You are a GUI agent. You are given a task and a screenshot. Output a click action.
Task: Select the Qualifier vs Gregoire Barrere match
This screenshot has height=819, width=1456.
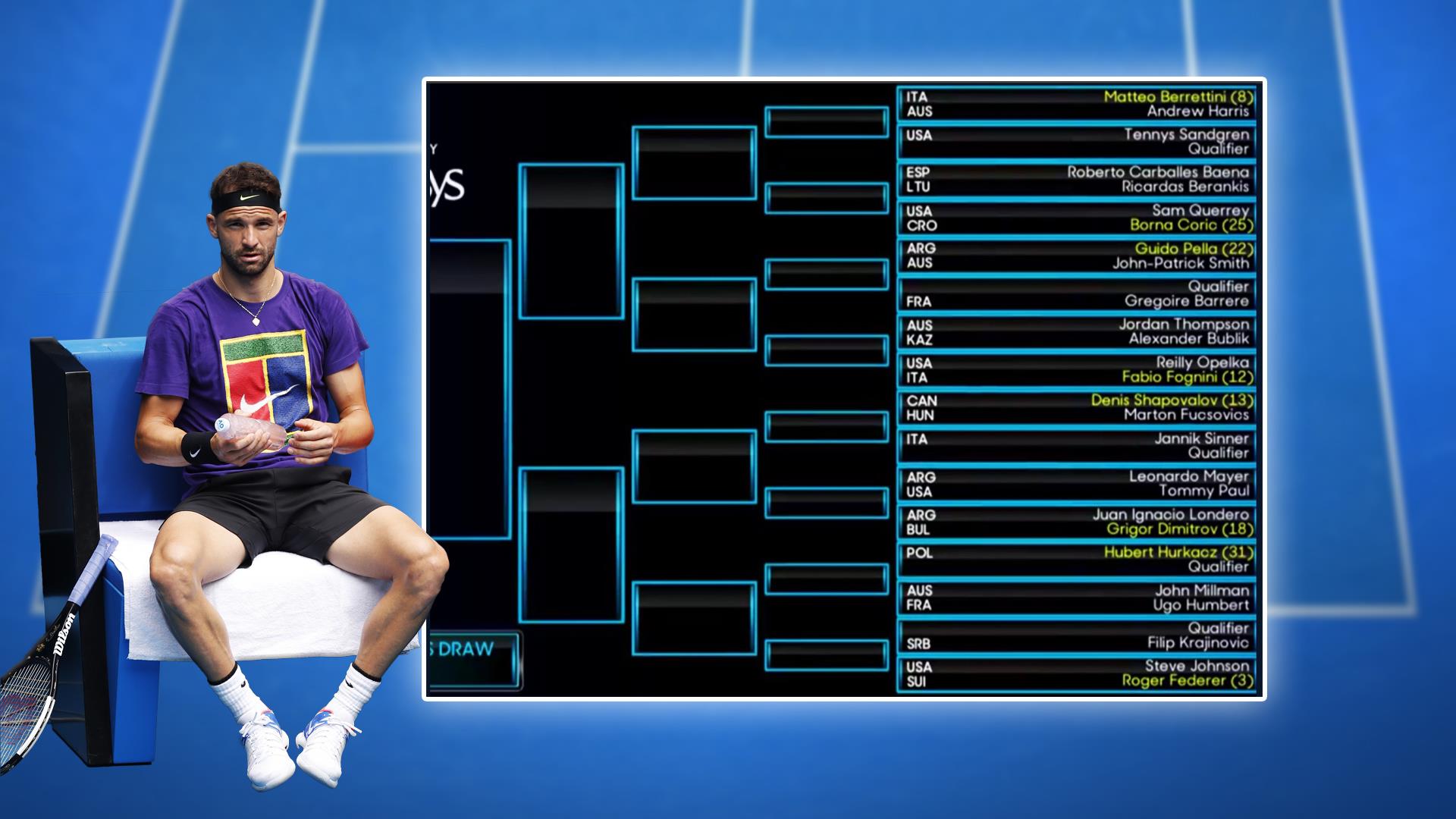click(1076, 293)
